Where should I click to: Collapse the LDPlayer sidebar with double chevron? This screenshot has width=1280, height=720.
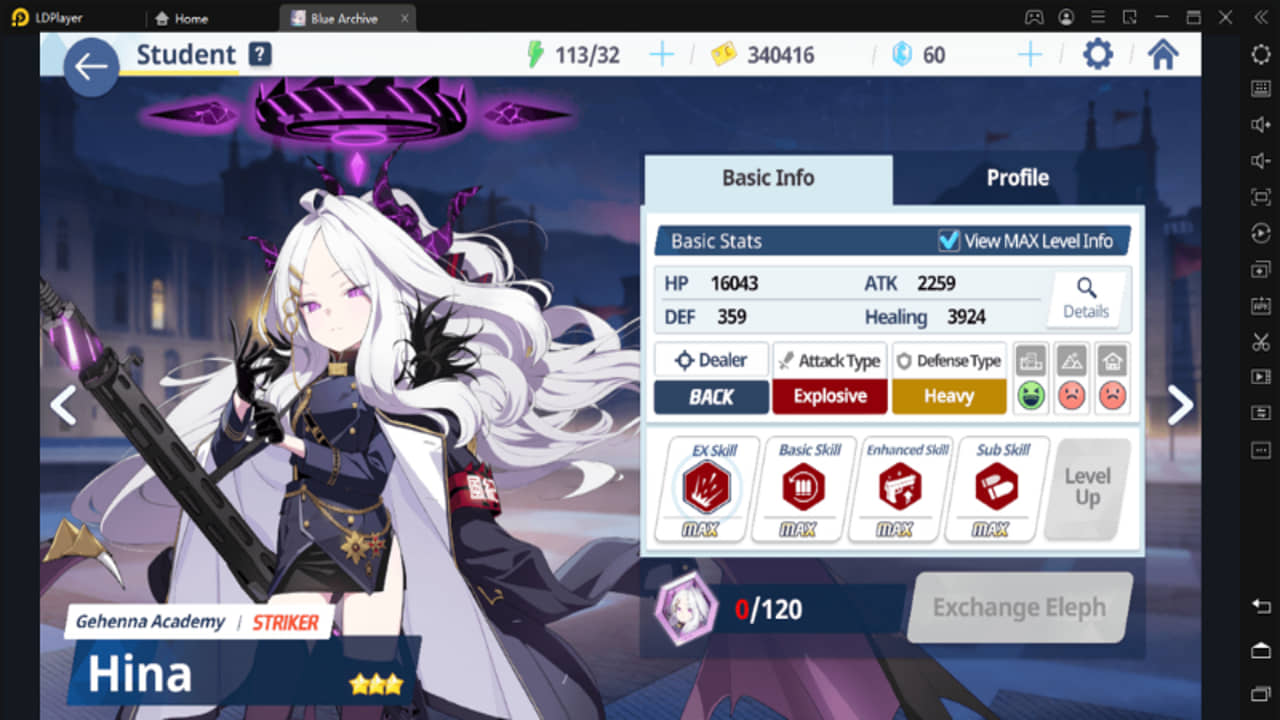[x=1260, y=17]
